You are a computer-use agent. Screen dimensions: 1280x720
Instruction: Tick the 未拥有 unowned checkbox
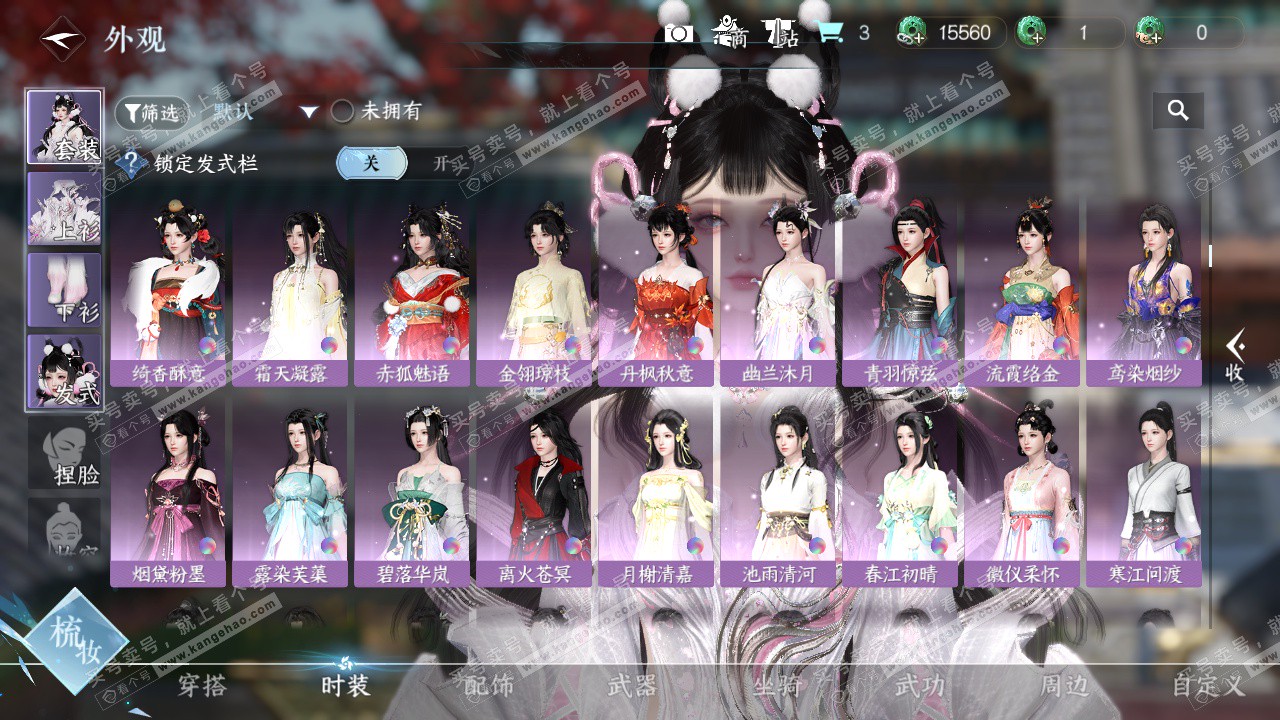tap(342, 112)
